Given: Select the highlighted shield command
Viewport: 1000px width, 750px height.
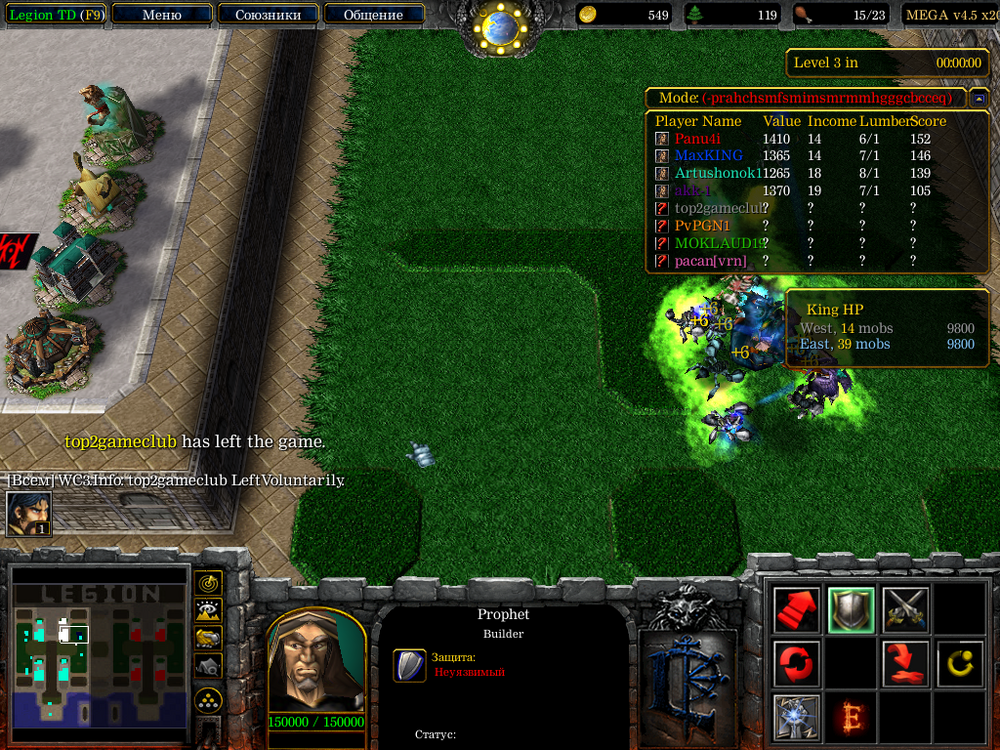Looking at the screenshot, I should tap(851, 609).
